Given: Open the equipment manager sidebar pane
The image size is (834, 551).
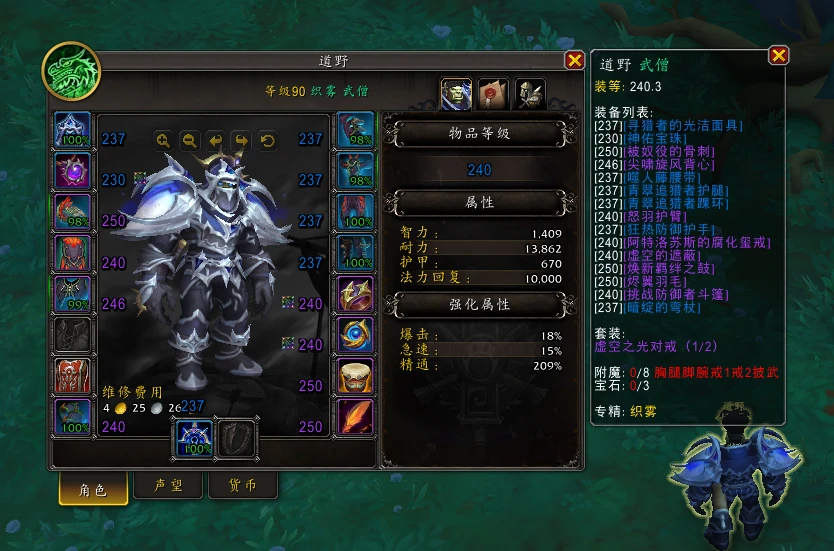Looking at the screenshot, I should (x=529, y=93).
